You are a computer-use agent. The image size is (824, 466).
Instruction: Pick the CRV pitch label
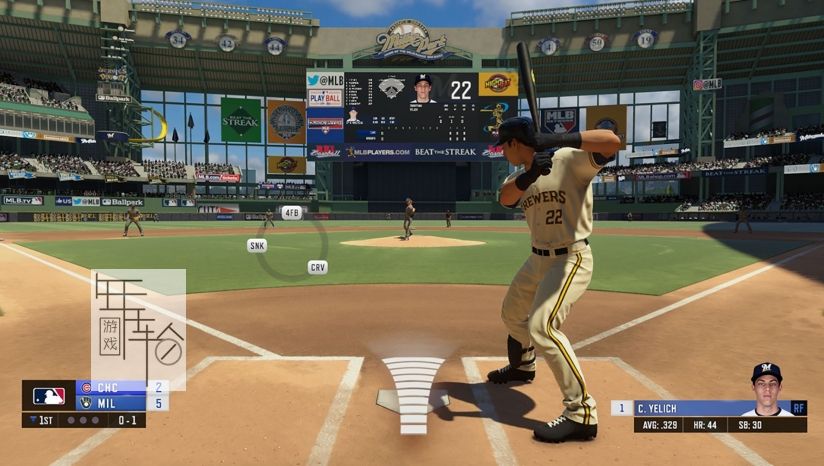[x=317, y=267]
